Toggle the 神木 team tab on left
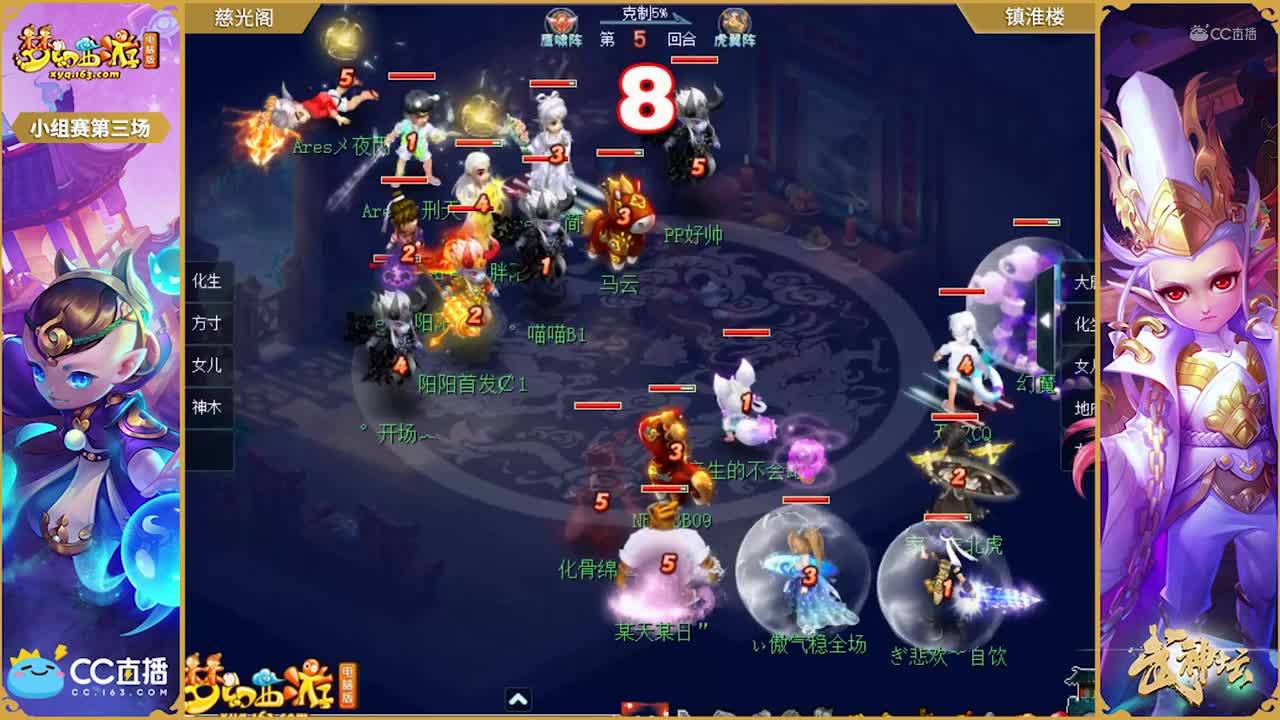The image size is (1280, 720). [x=208, y=408]
